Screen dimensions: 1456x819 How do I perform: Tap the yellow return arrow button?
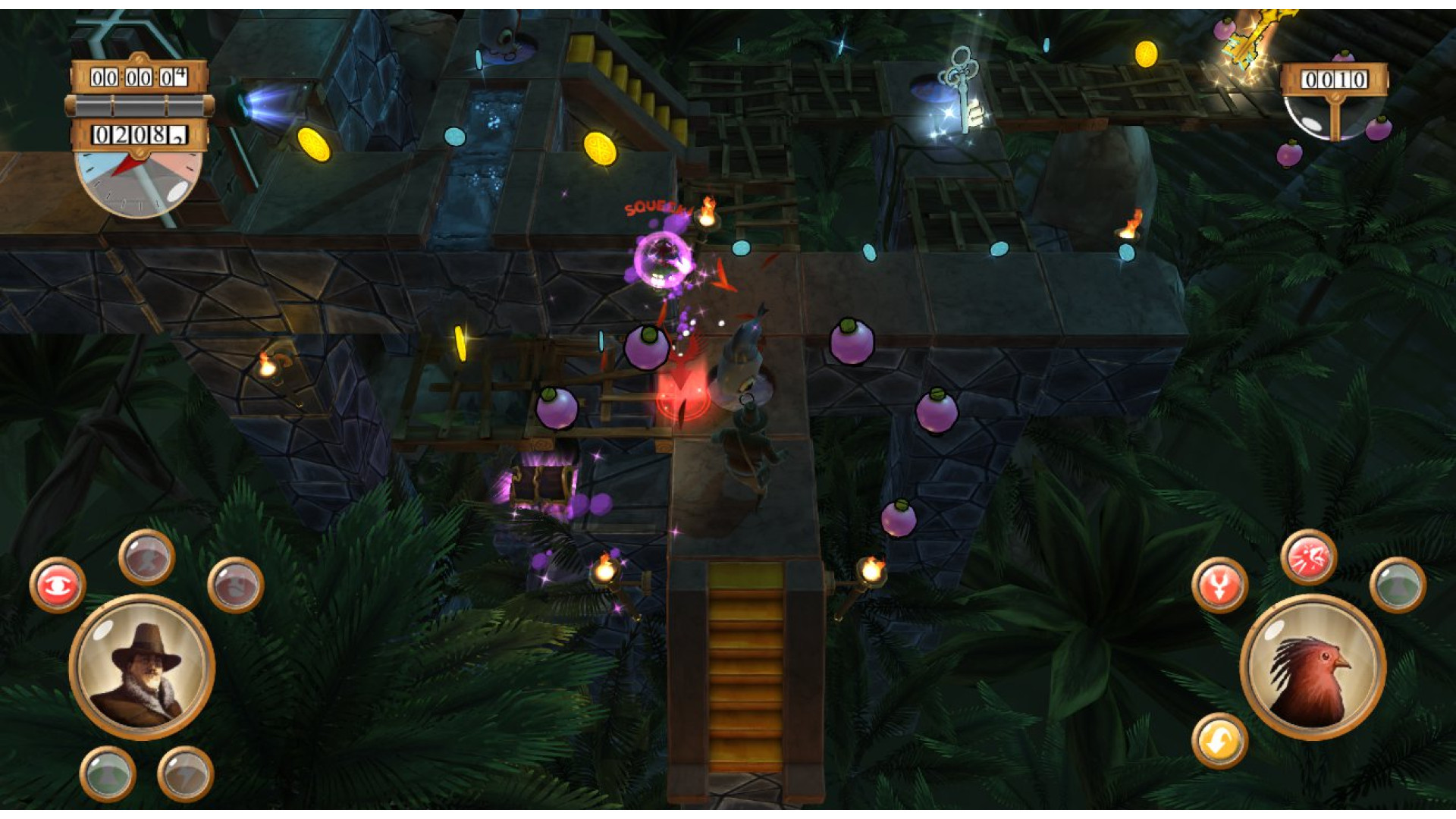tap(1219, 741)
